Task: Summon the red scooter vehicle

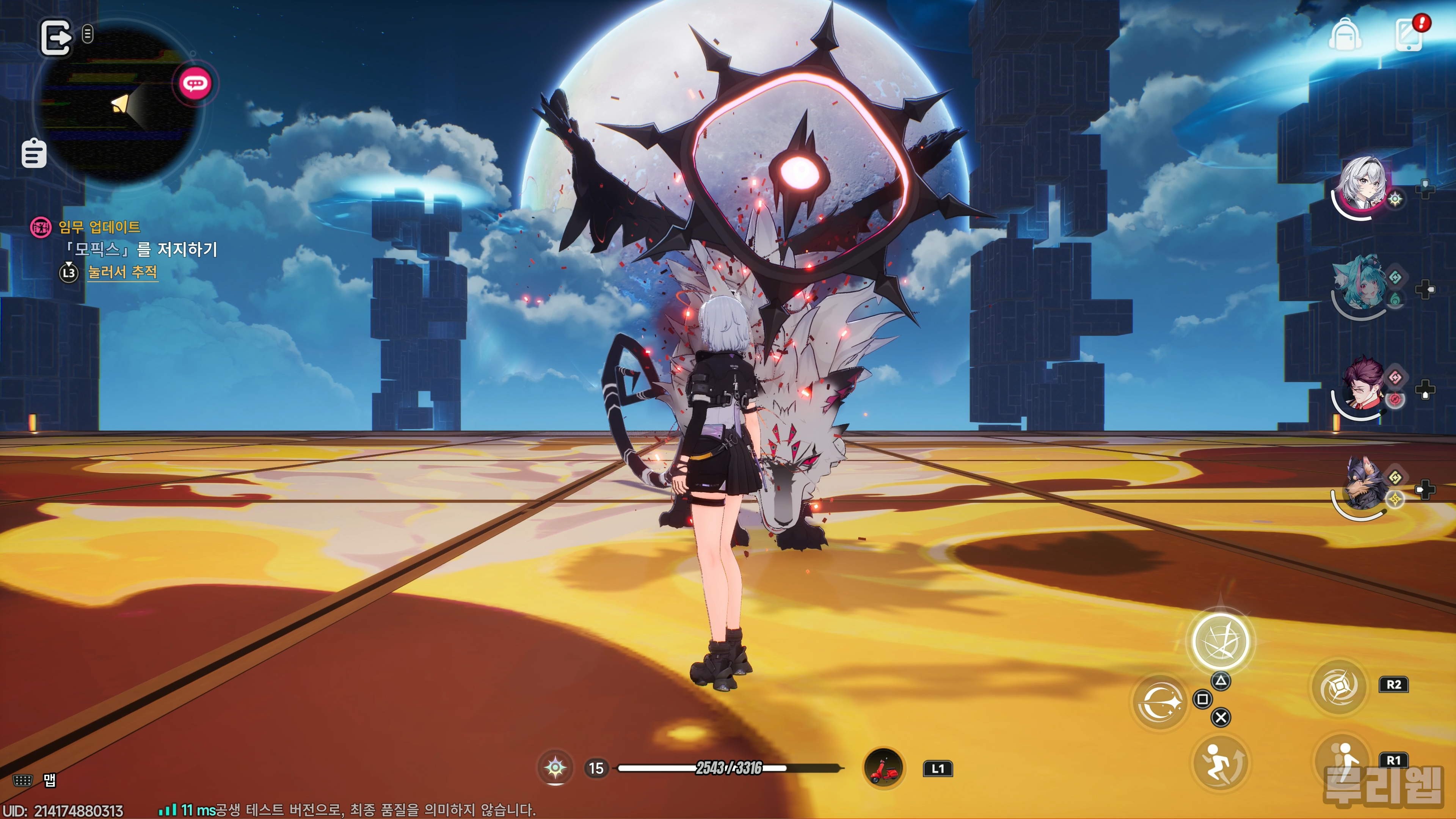Action: point(883,768)
